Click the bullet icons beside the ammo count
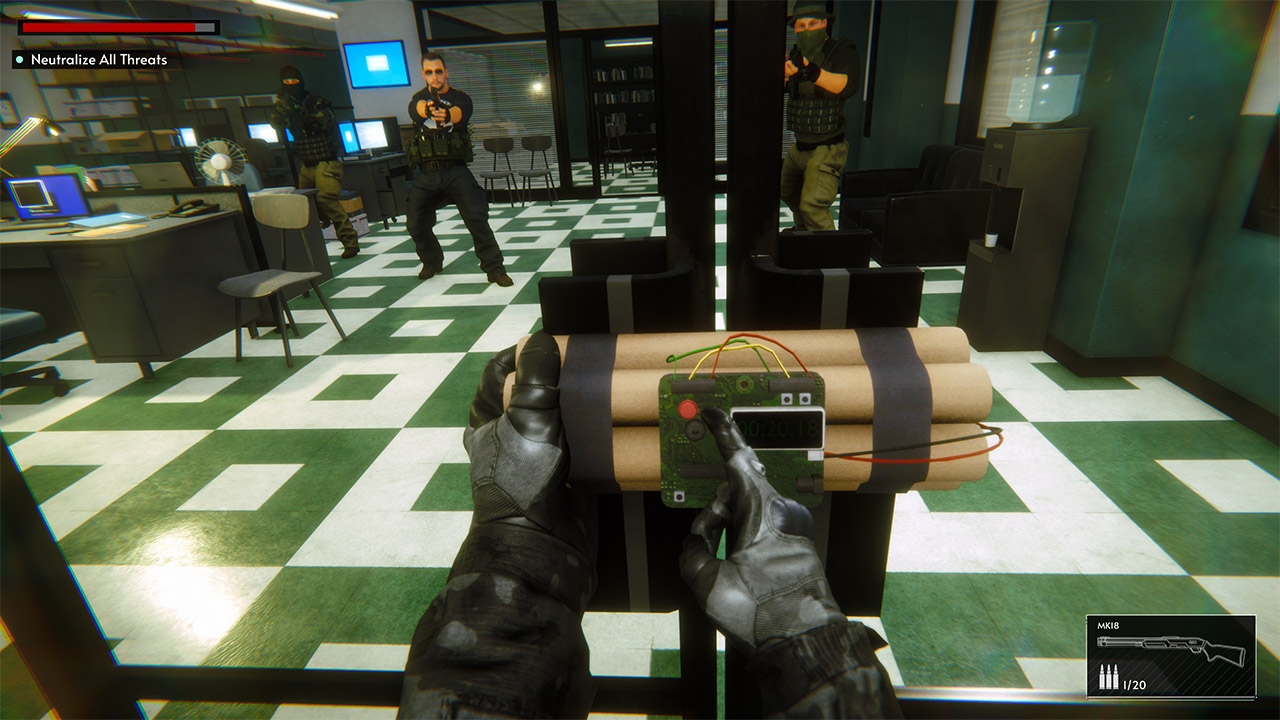This screenshot has width=1280, height=720. [x=1108, y=676]
